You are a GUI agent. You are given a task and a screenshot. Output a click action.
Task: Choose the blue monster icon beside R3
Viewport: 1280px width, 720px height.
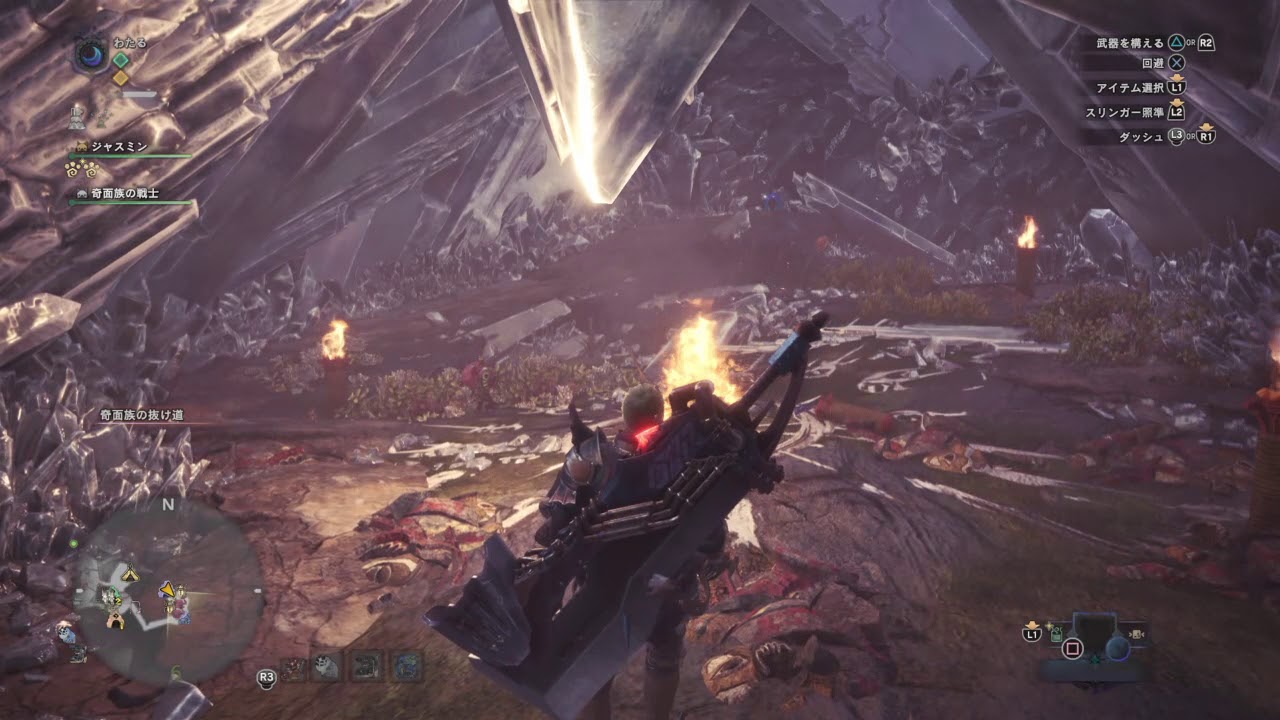tap(406, 666)
